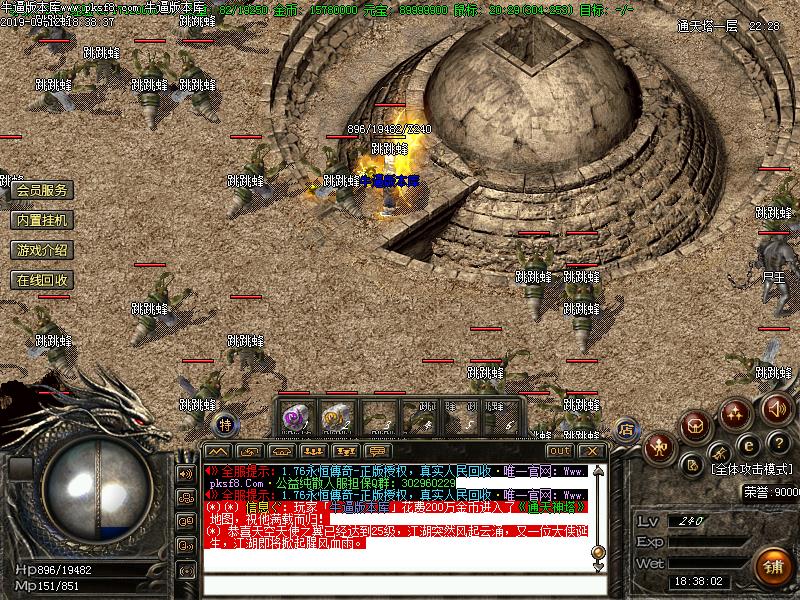Select the 在线回收 online recycle button
This screenshot has height=600, width=800.
click(x=42, y=280)
